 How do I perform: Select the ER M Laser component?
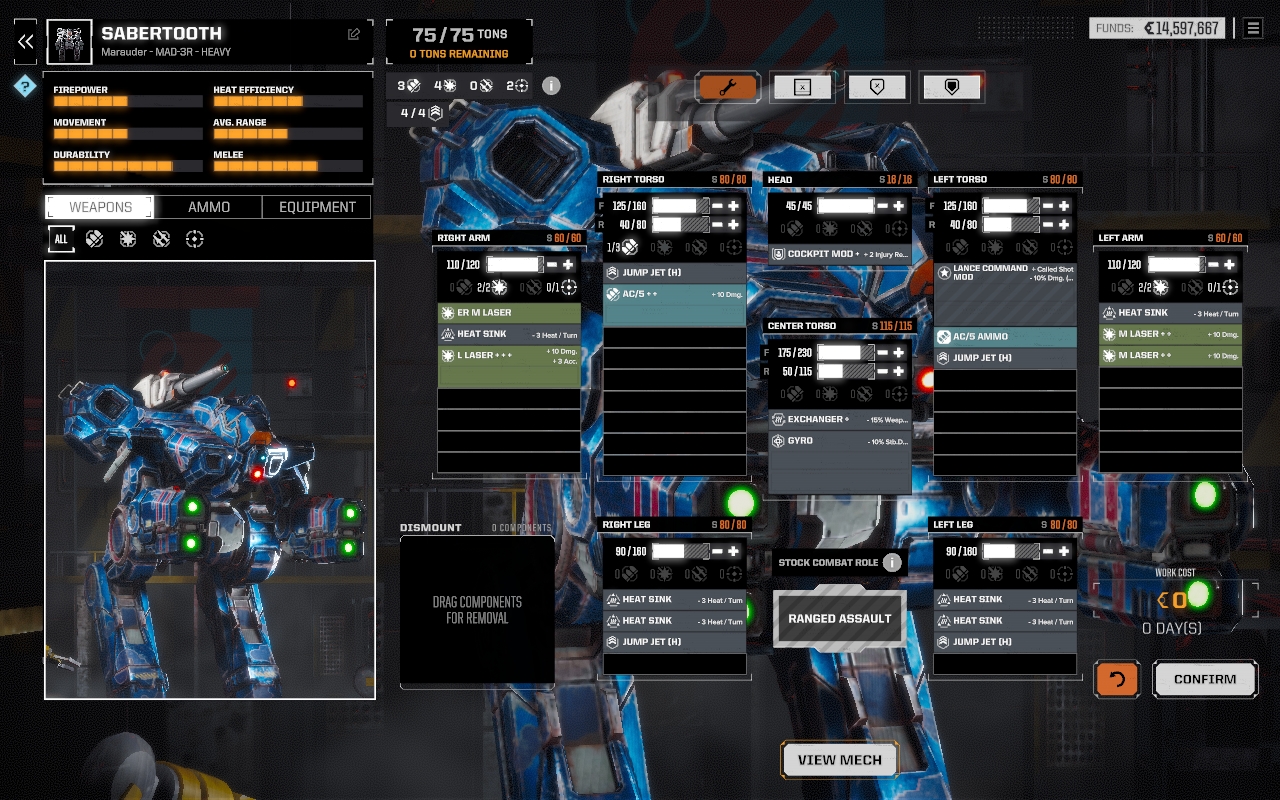coord(509,313)
